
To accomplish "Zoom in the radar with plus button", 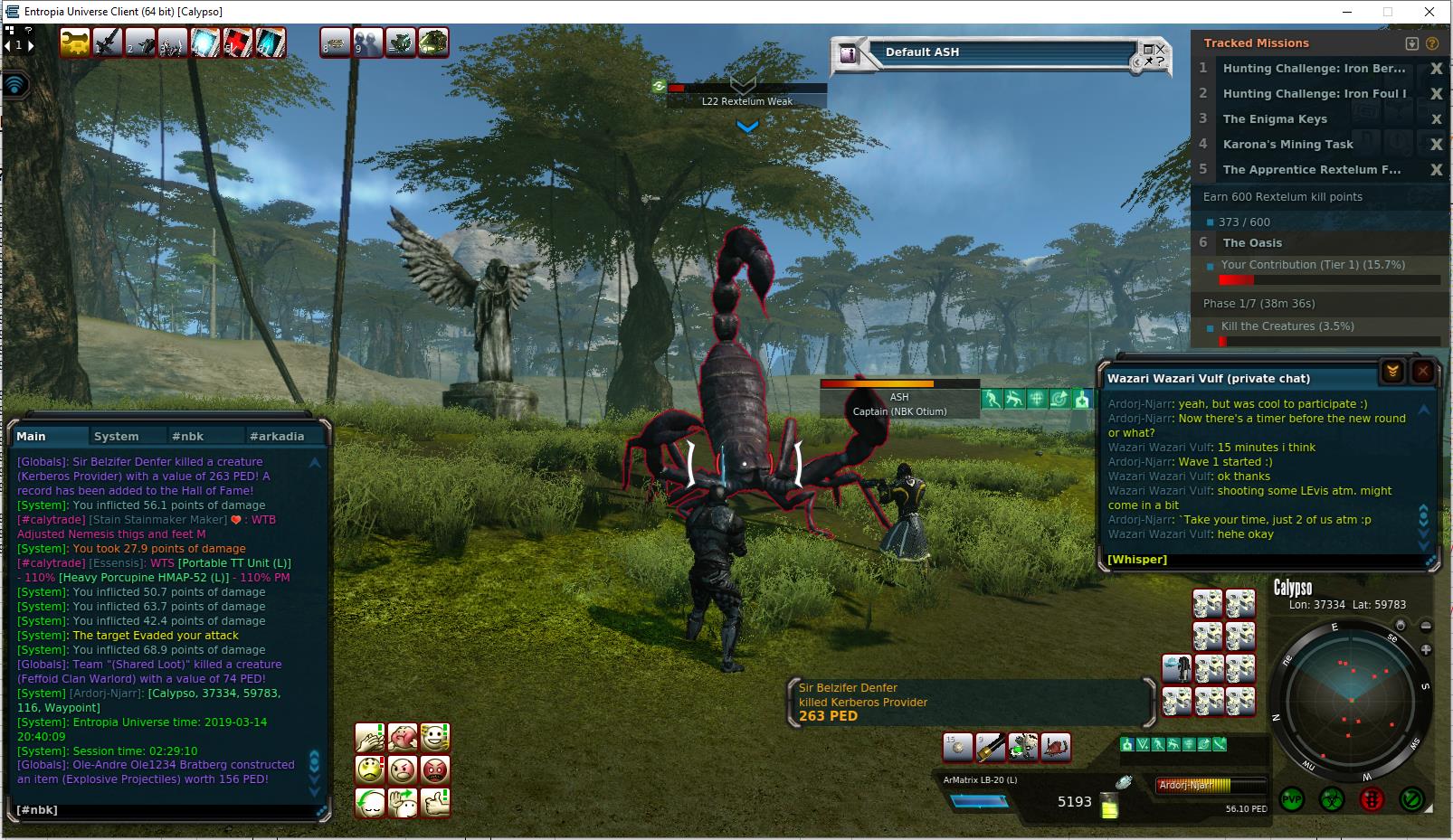I will coord(1426,649).
